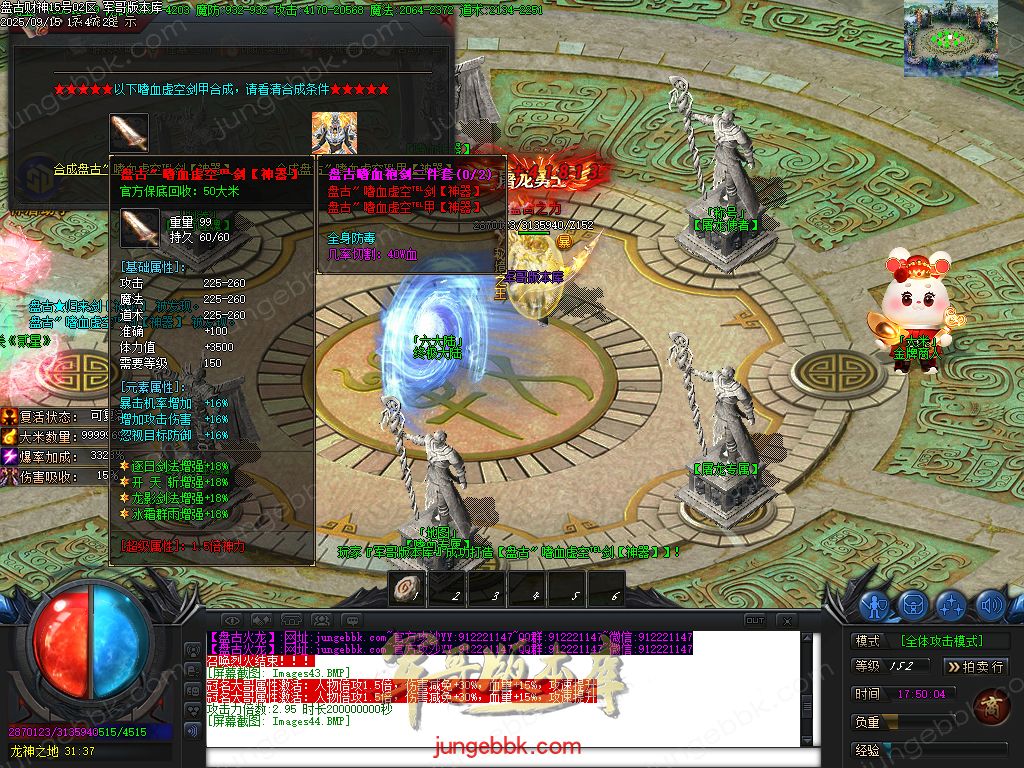
Task: Open the character figure icon button
Action: [875, 605]
